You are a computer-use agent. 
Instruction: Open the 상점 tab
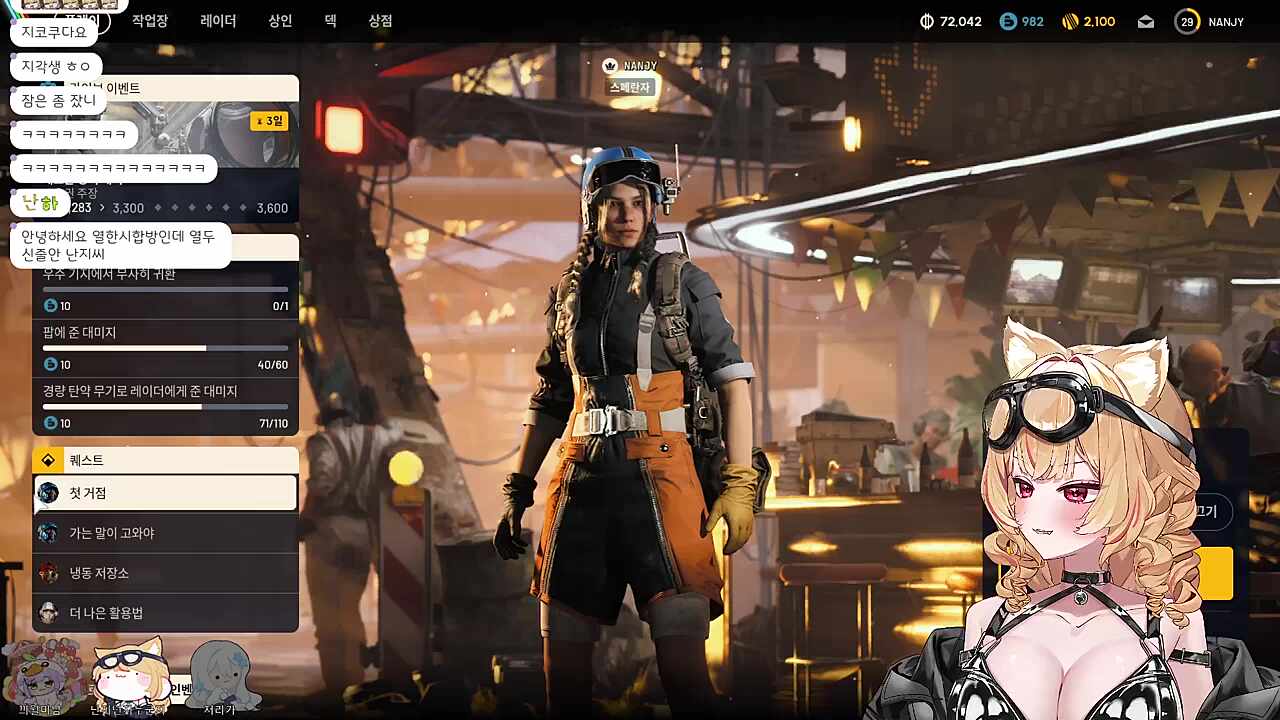(380, 21)
